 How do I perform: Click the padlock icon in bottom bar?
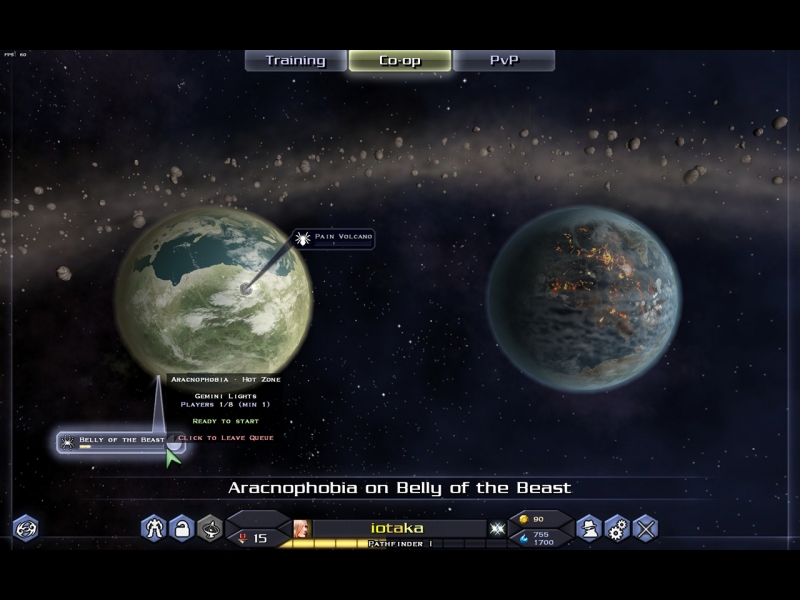(x=181, y=527)
